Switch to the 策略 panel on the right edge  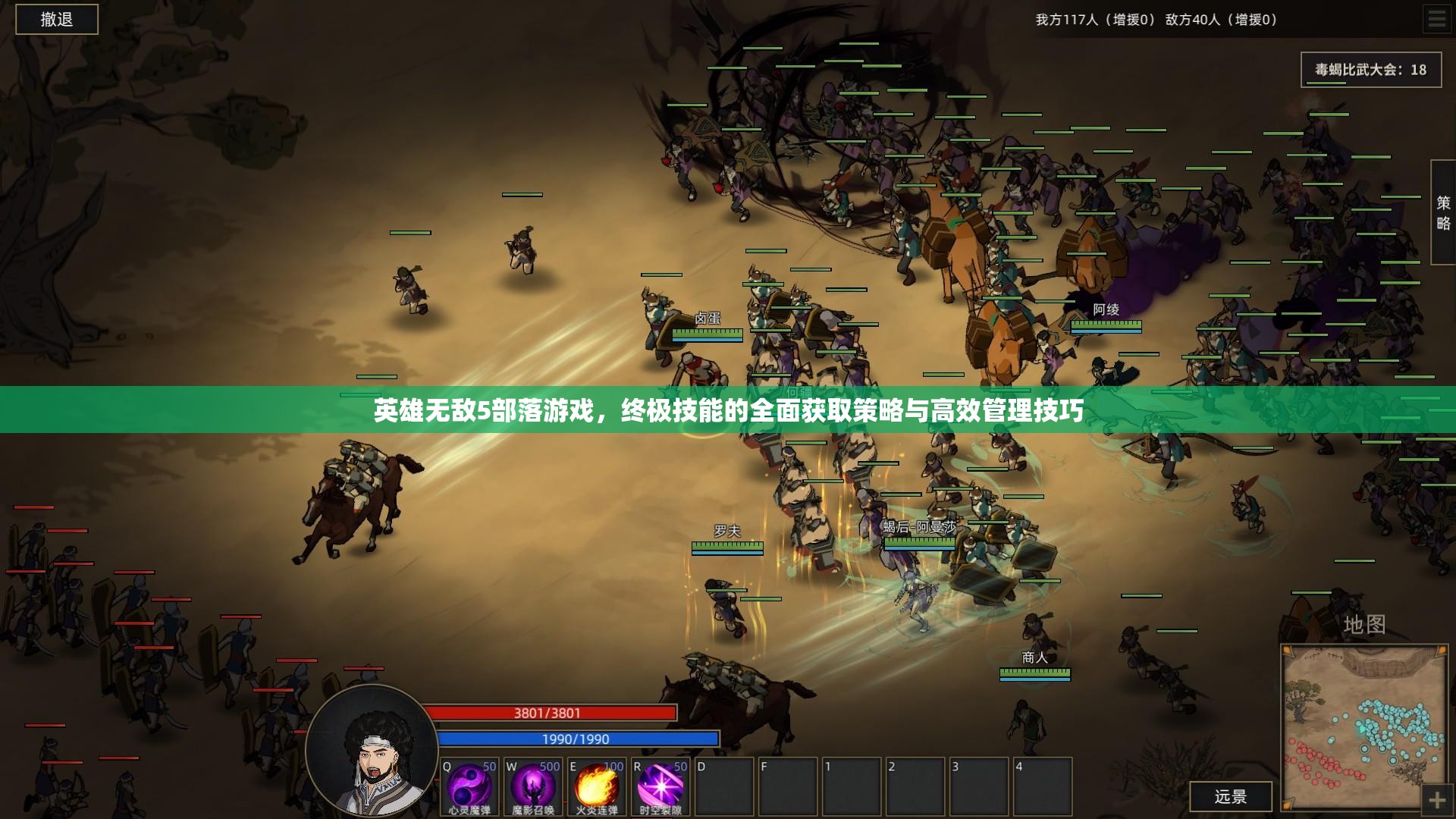(x=1443, y=212)
